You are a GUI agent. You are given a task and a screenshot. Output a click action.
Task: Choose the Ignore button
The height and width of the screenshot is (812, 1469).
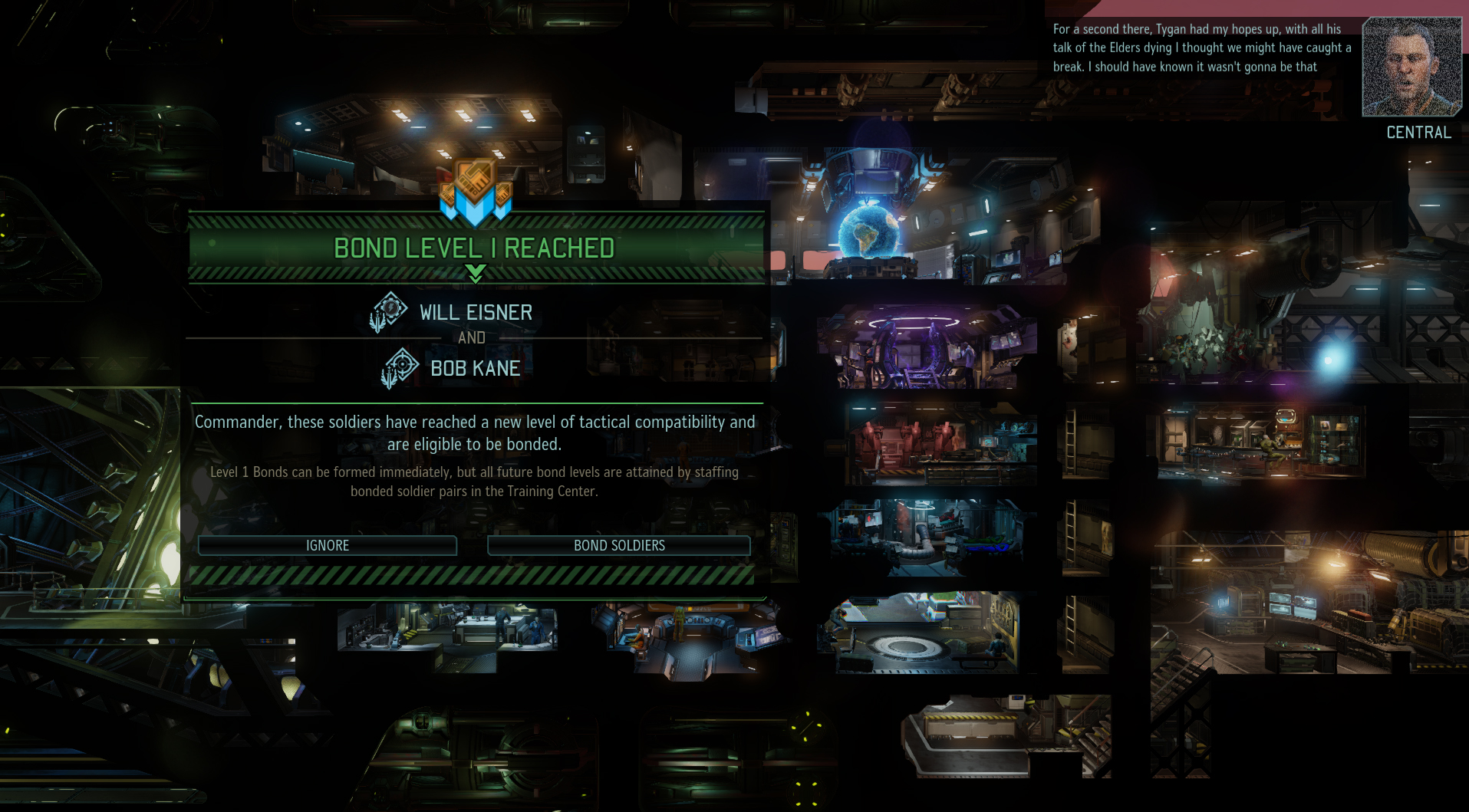pyautogui.click(x=328, y=545)
